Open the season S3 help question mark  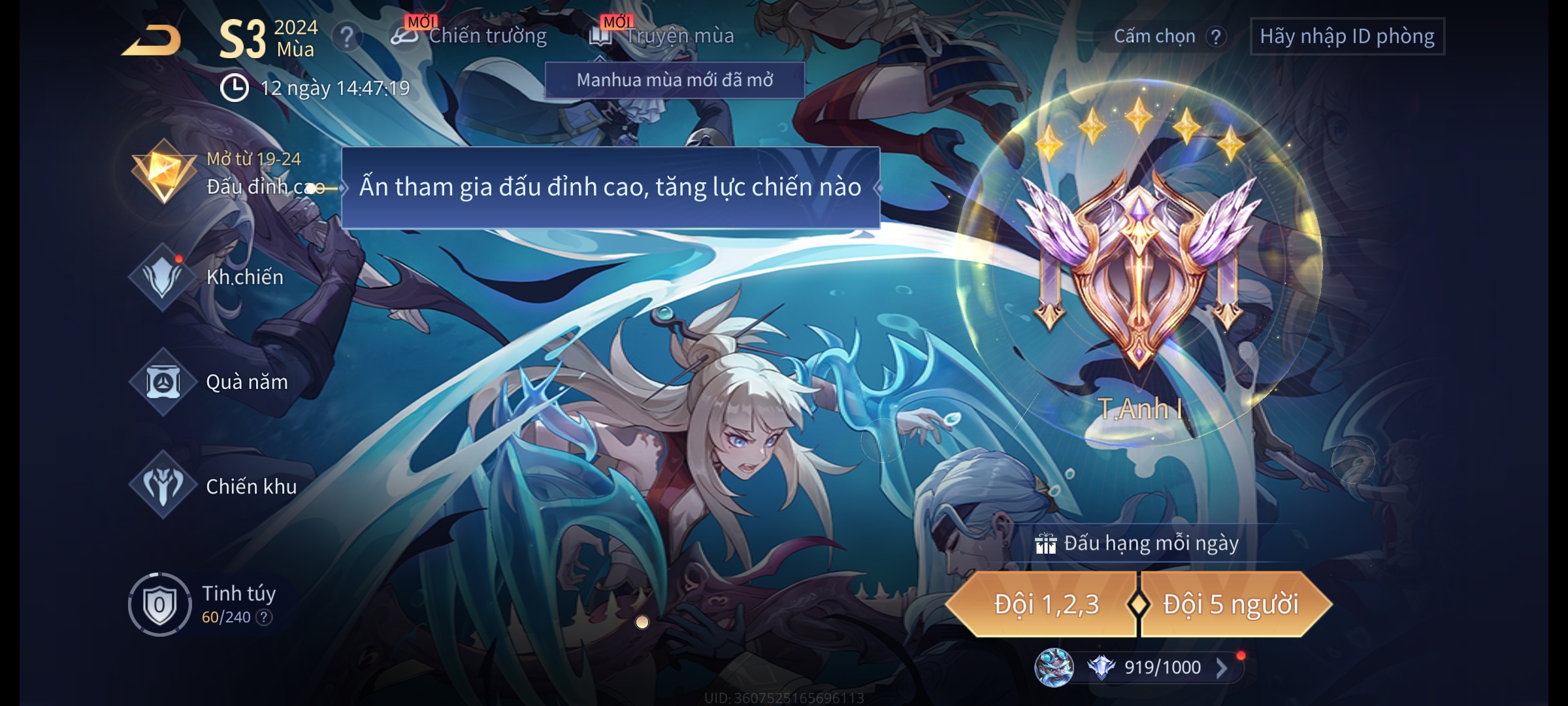click(346, 37)
